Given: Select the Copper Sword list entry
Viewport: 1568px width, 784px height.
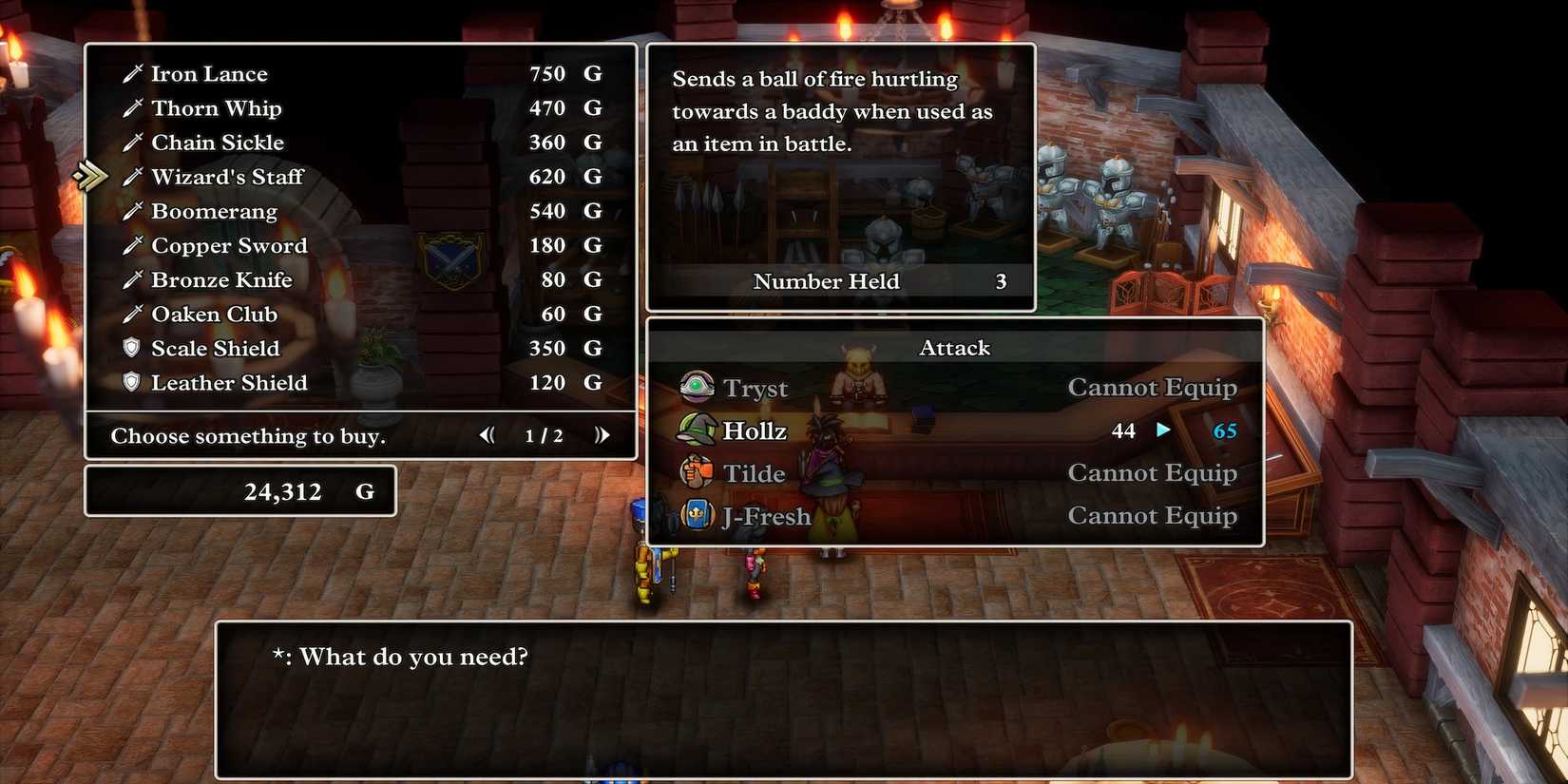Looking at the screenshot, I should click(x=229, y=245).
